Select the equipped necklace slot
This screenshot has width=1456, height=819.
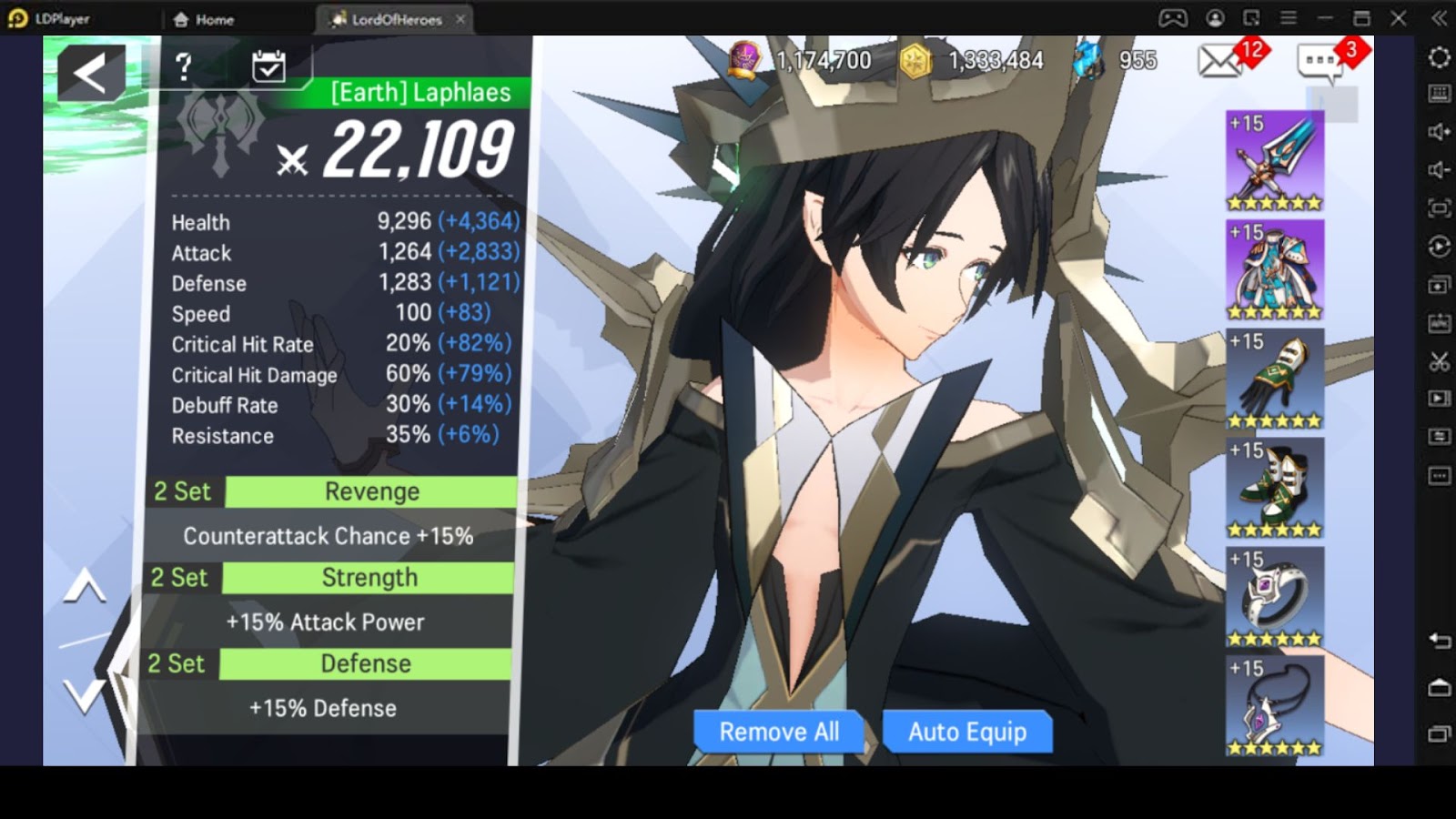[1274, 707]
